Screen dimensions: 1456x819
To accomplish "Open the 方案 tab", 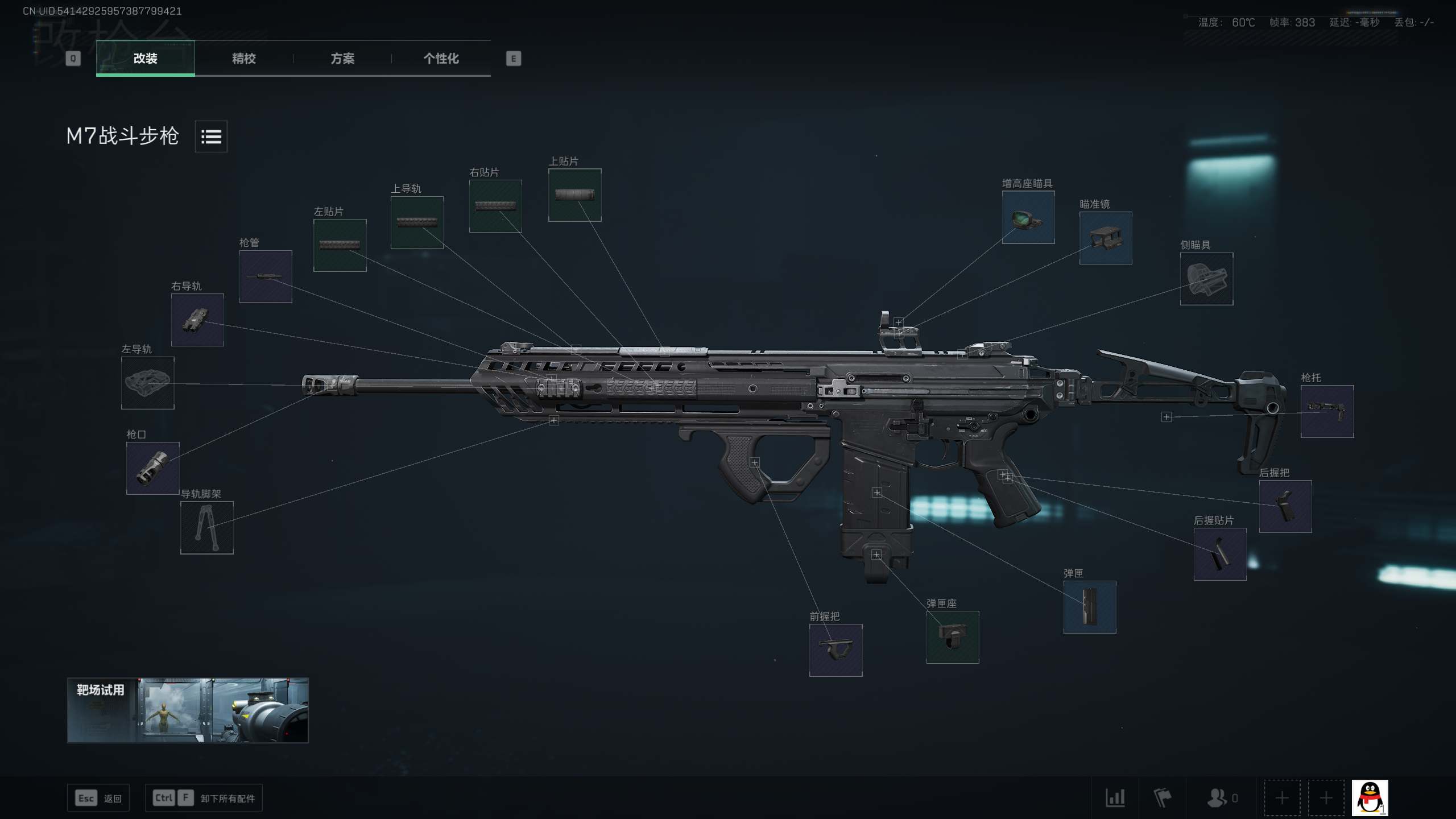I will (x=342, y=58).
